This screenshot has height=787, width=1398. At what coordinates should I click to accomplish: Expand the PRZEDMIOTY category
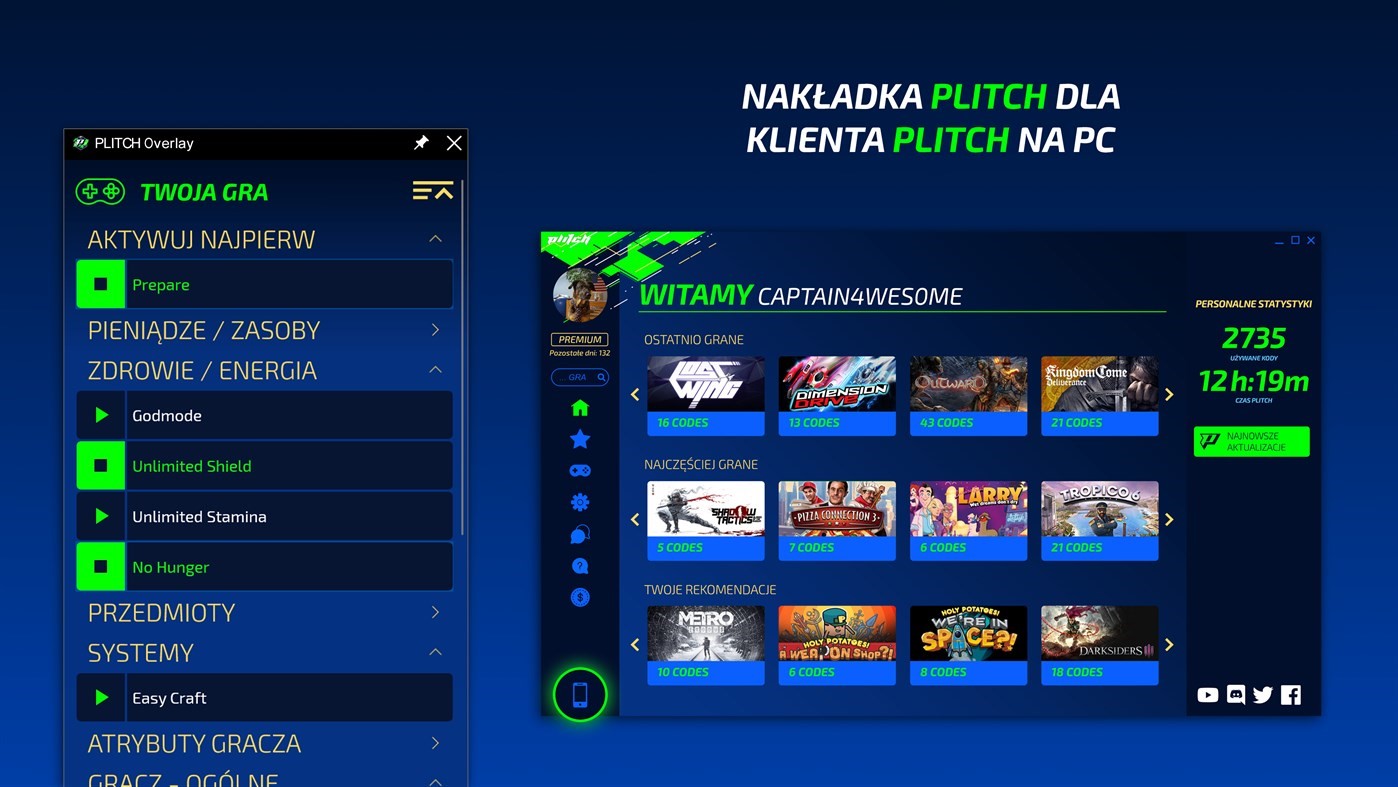[x=435, y=612]
